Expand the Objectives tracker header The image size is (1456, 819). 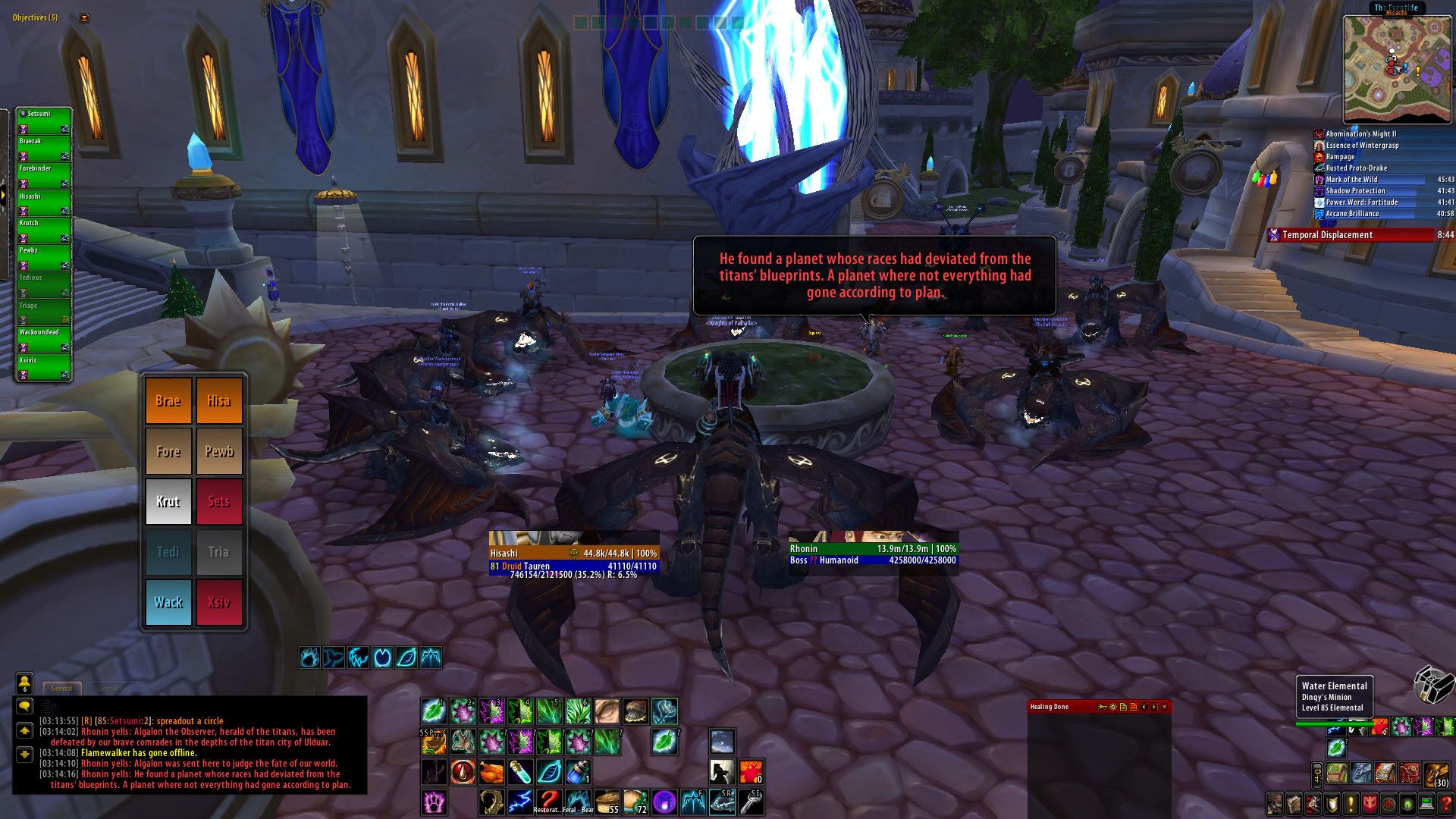coord(35,17)
